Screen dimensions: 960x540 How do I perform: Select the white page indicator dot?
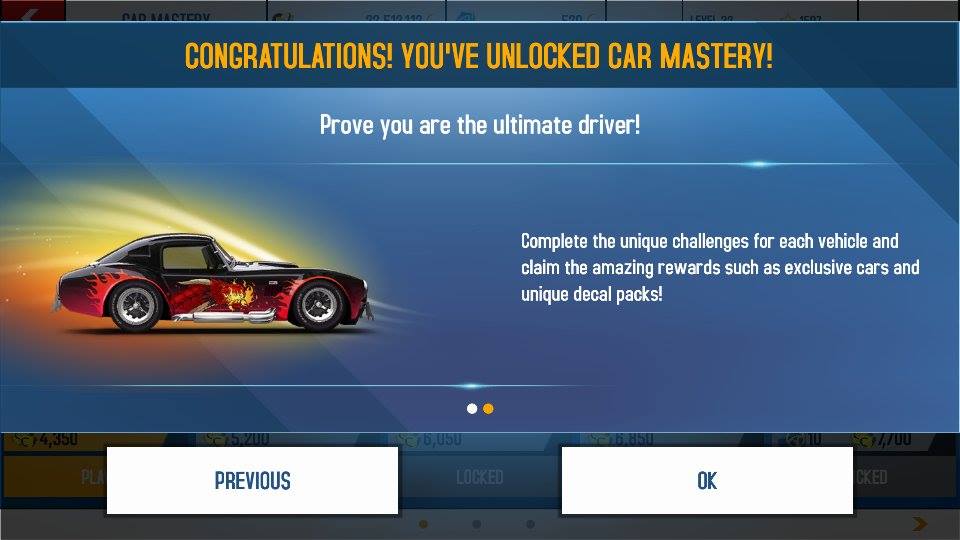(472, 408)
